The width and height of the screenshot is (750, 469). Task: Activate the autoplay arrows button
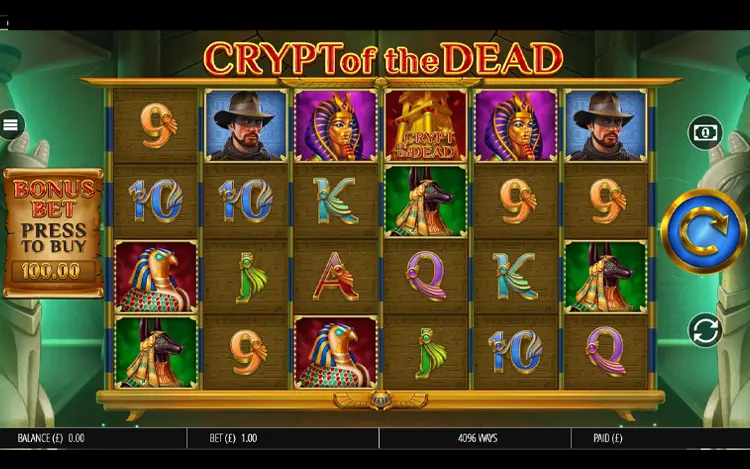point(705,330)
